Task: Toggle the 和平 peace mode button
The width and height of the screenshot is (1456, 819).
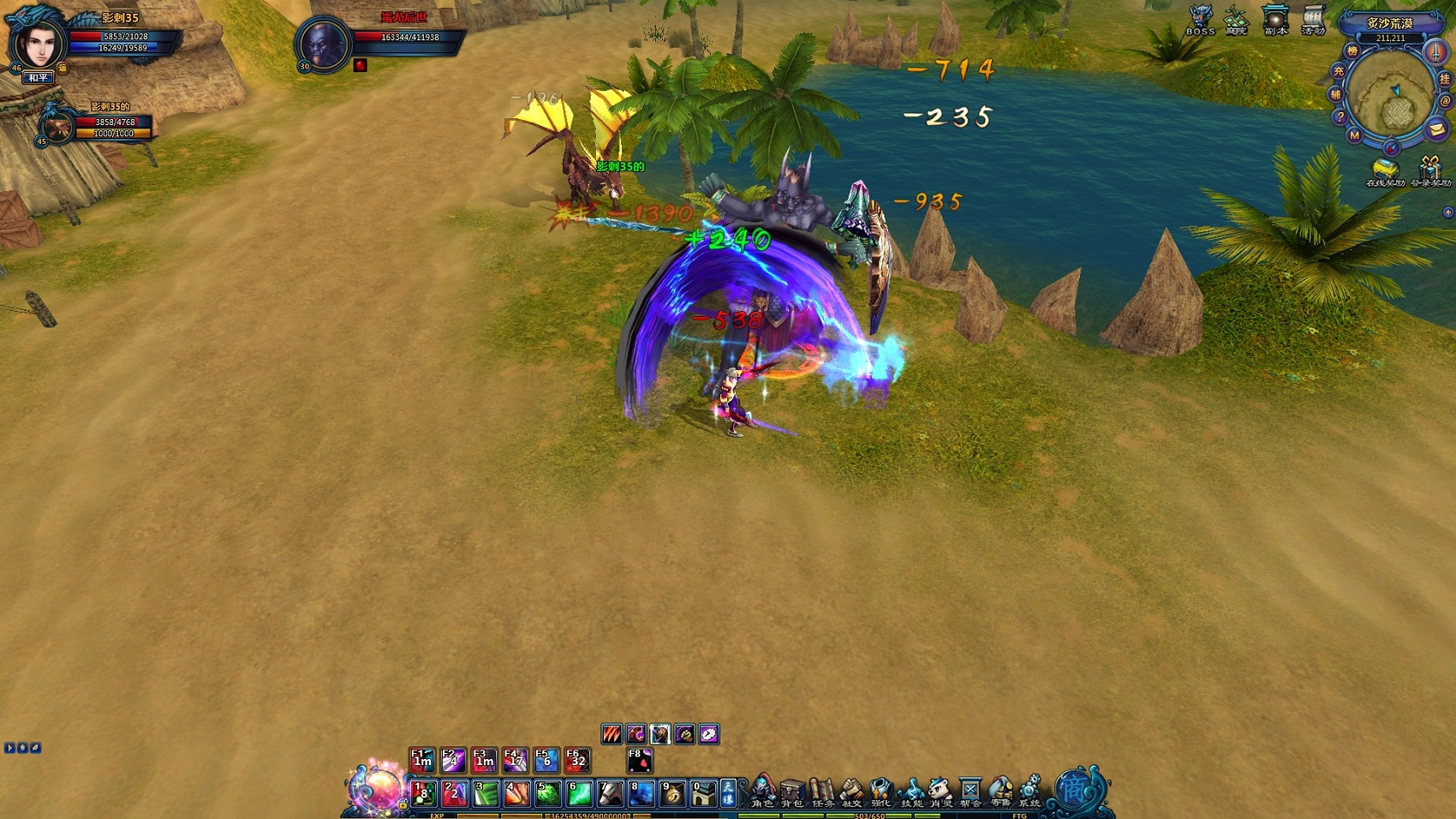Action: 38,78
